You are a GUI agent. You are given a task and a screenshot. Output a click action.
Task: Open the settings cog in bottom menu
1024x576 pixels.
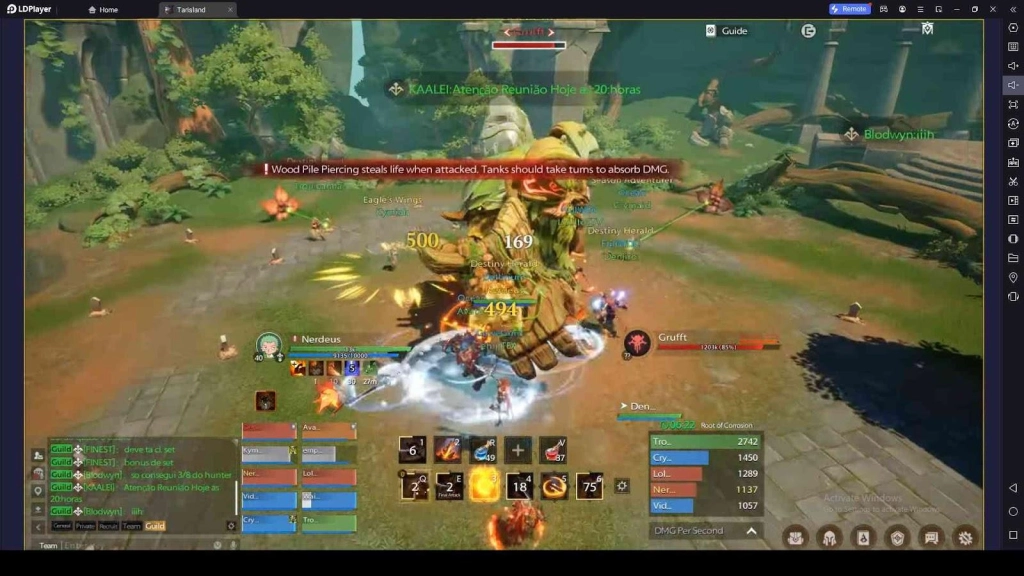(x=965, y=537)
